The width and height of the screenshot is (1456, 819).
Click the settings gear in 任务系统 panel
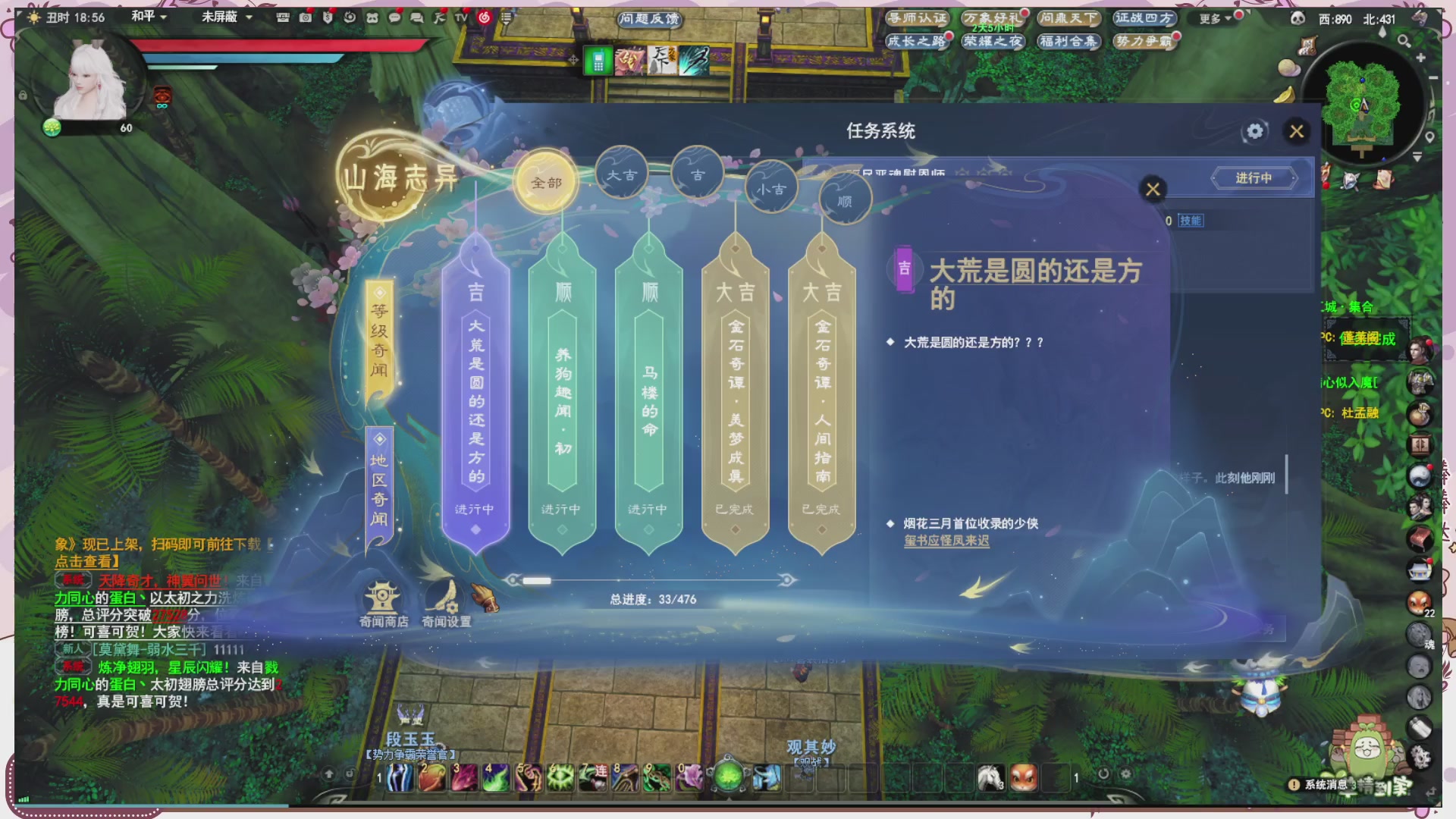click(1254, 131)
